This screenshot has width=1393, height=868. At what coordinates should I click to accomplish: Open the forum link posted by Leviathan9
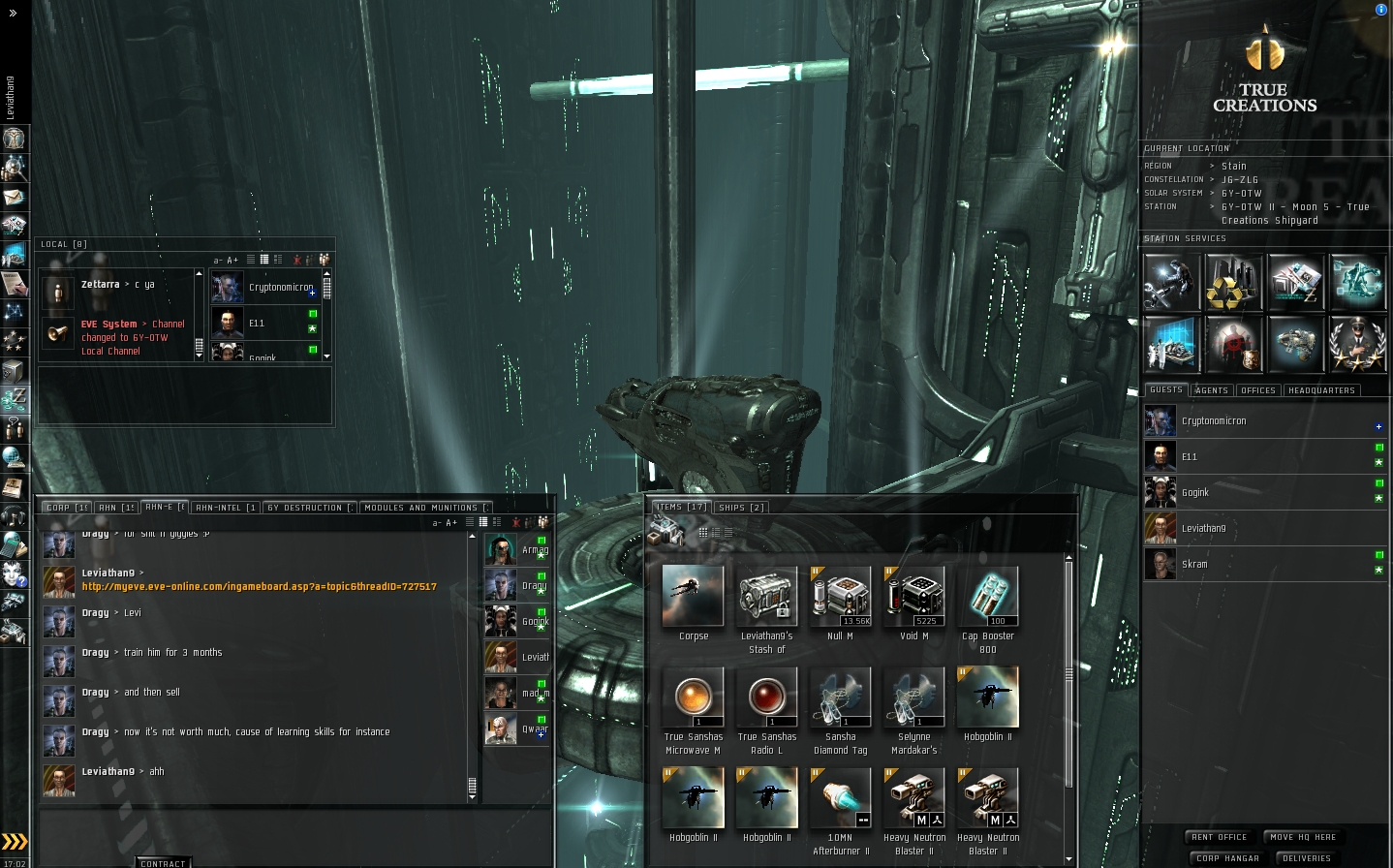(x=259, y=586)
